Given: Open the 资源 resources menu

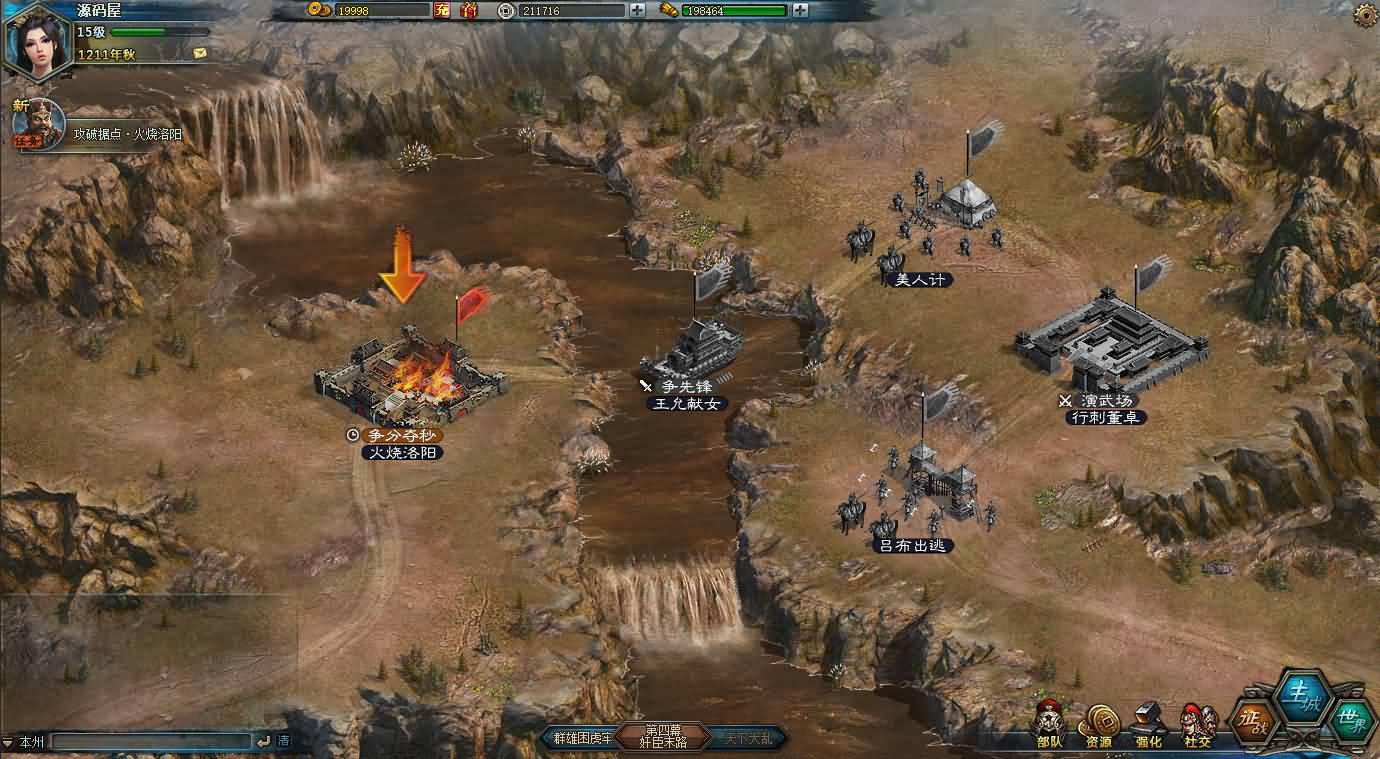Looking at the screenshot, I should pyautogui.click(x=1098, y=723).
